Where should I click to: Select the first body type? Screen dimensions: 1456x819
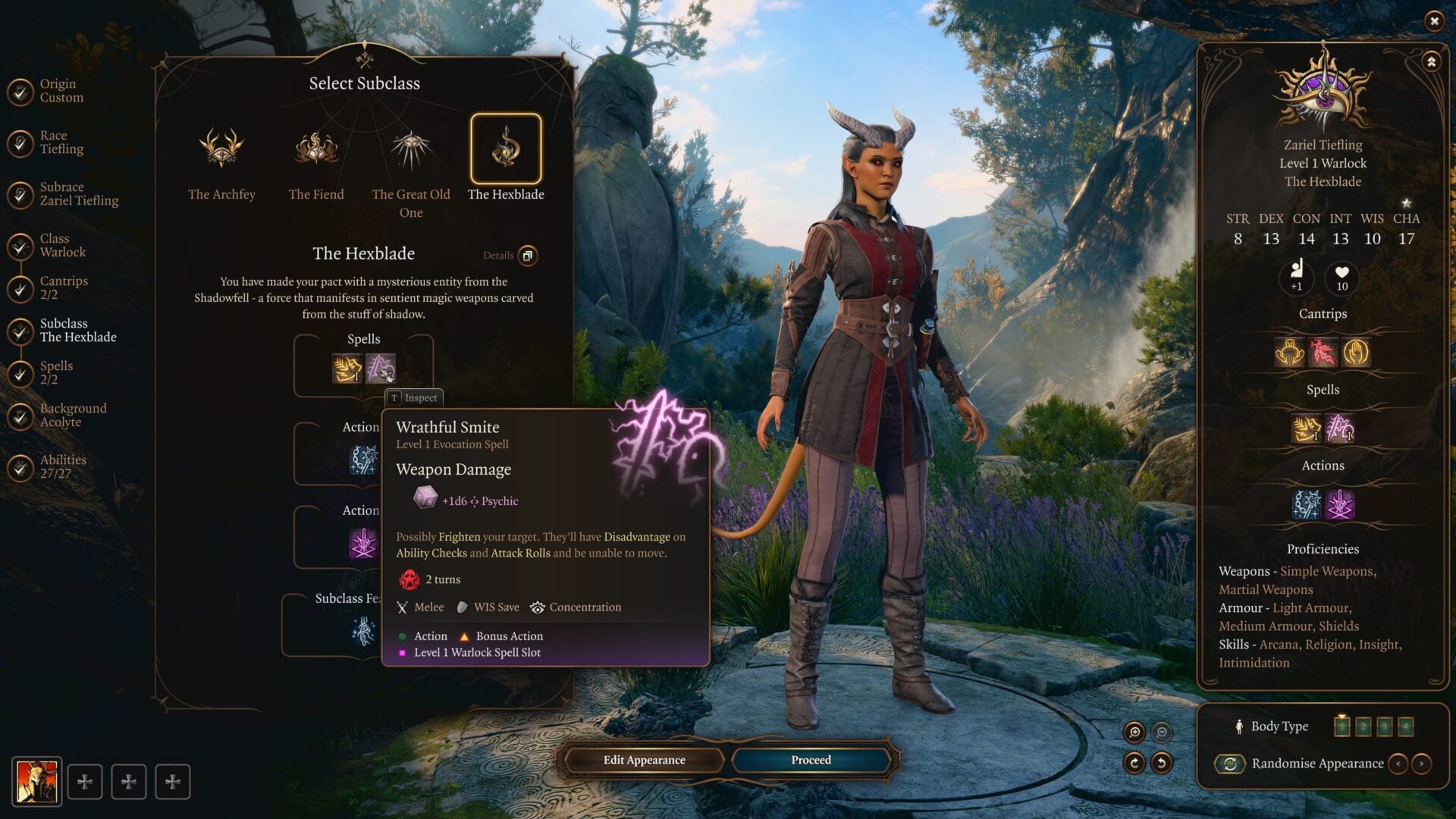(x=1341, y=726)
